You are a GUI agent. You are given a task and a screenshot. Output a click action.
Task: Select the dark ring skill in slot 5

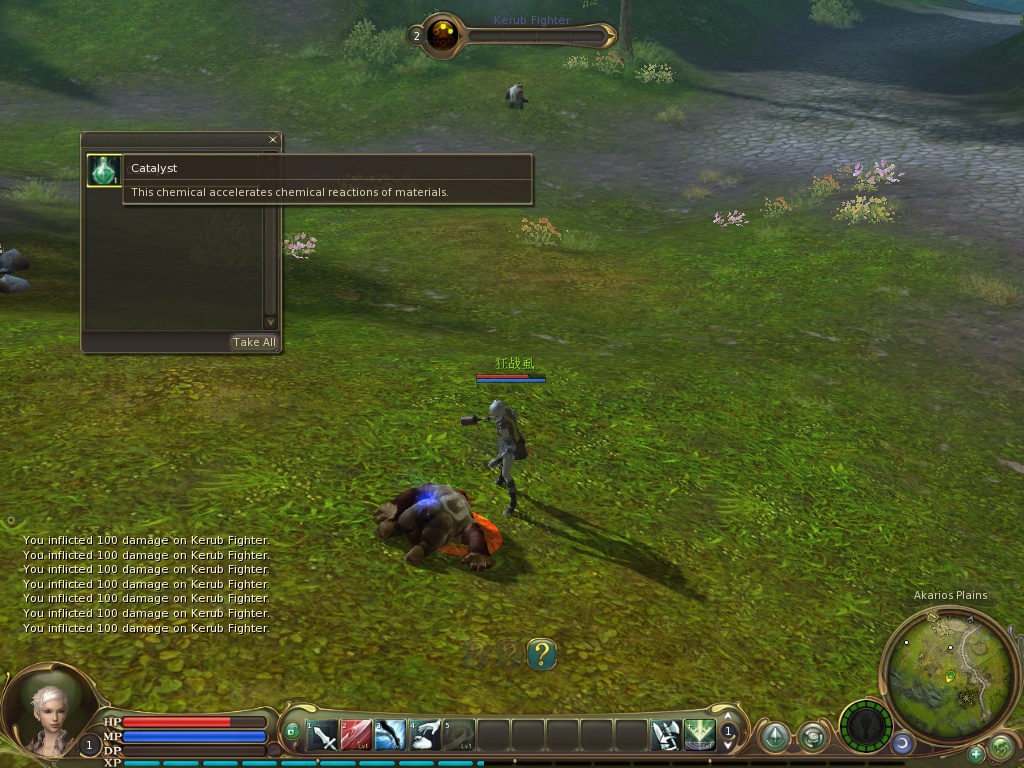pyautogui.click(x=459, y=736)
